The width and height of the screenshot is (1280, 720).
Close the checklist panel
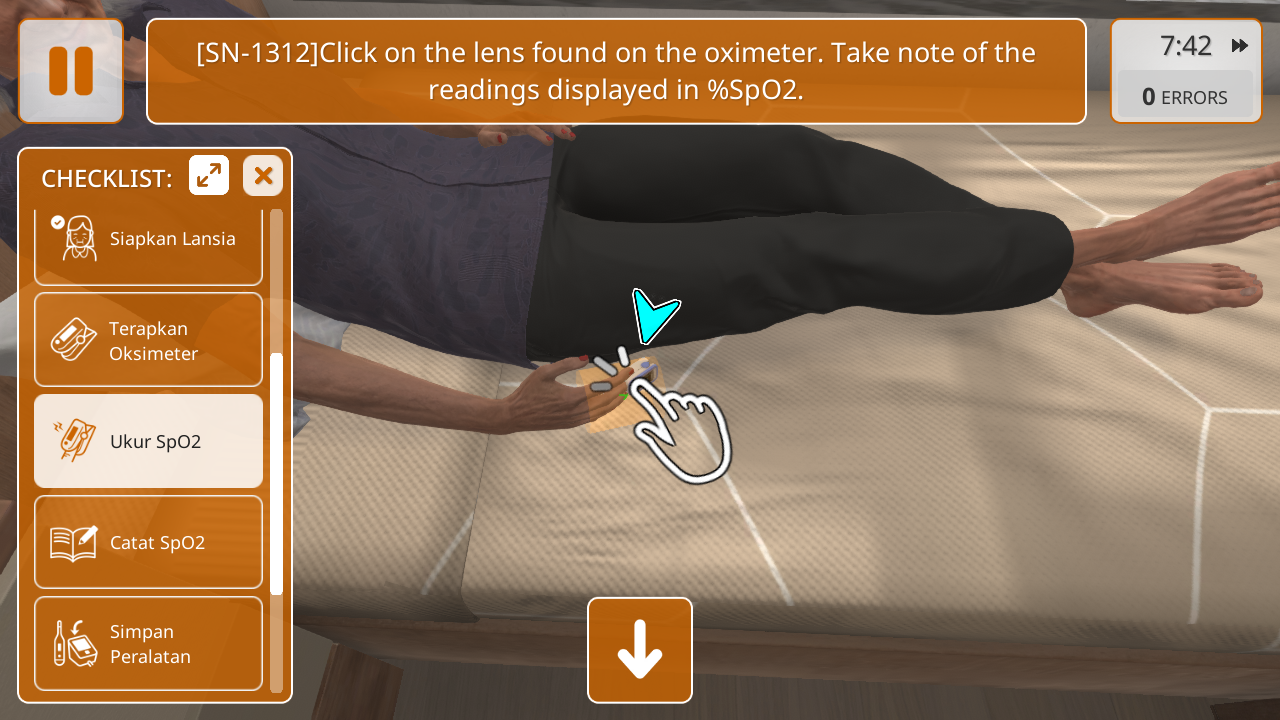[x=263, y=176]
